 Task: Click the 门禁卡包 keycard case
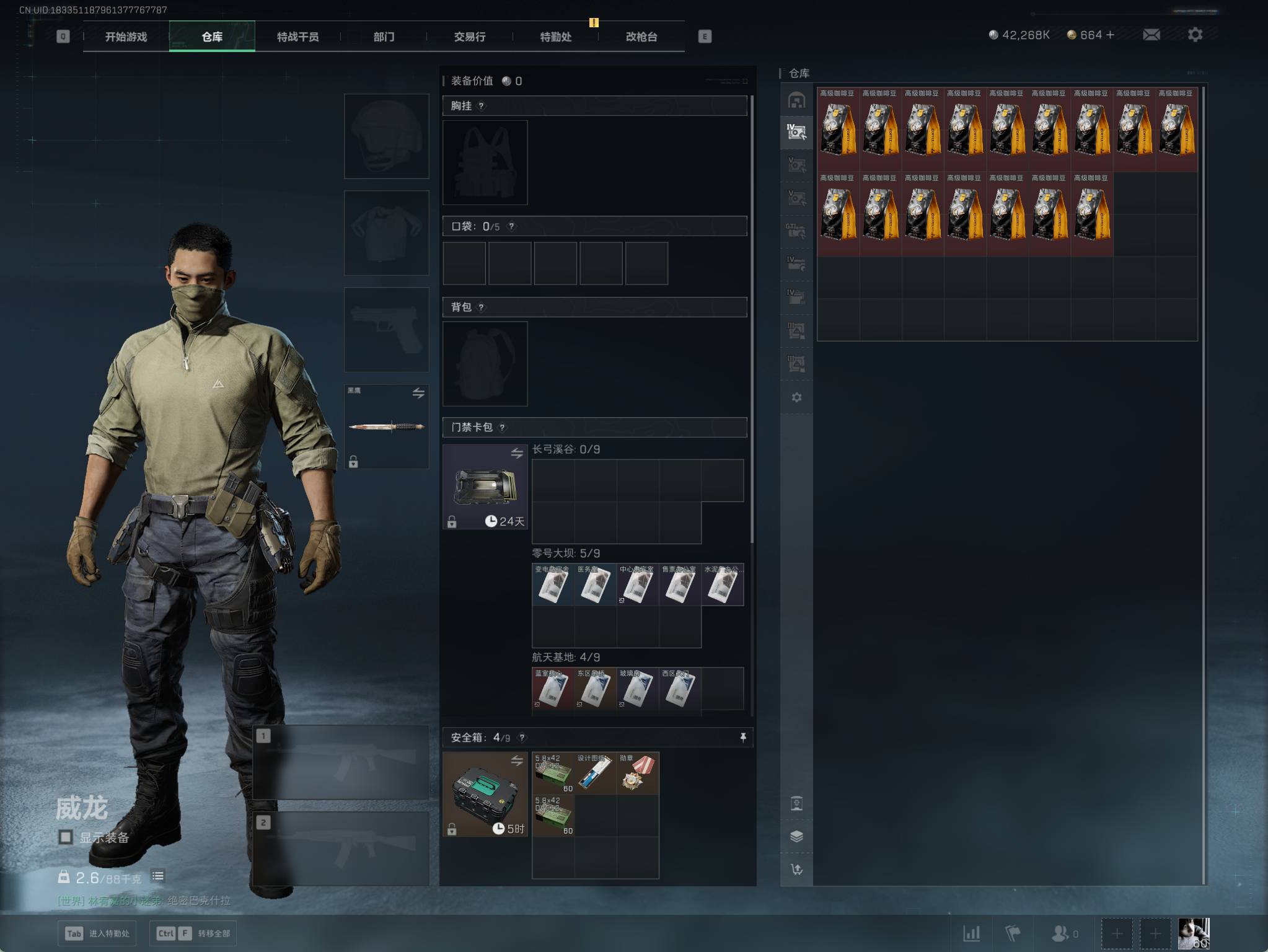coord(485,487)
